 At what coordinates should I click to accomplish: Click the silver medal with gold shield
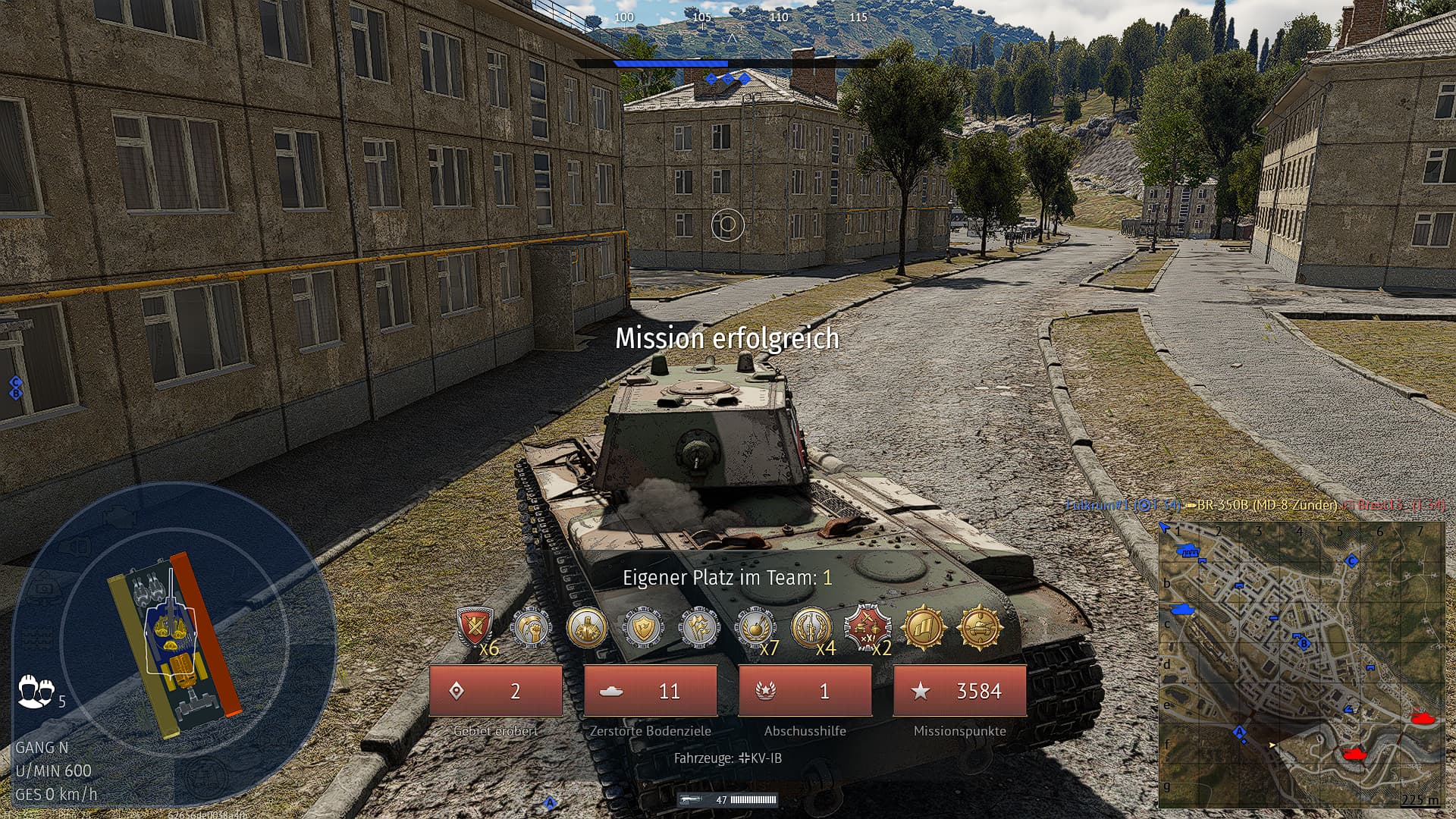tap(643, 627)
